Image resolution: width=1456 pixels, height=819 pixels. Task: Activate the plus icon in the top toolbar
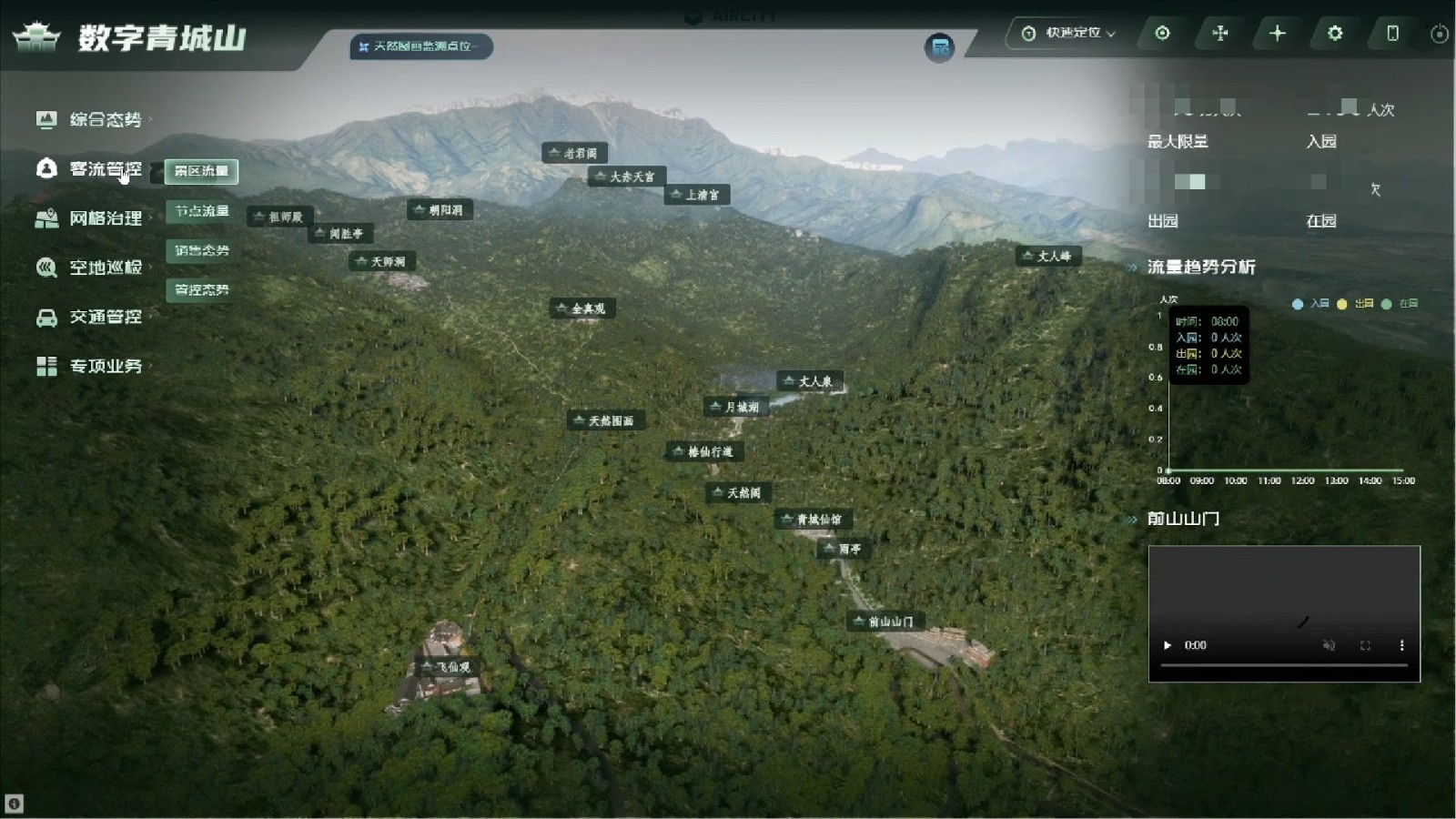coord(1278,33)
